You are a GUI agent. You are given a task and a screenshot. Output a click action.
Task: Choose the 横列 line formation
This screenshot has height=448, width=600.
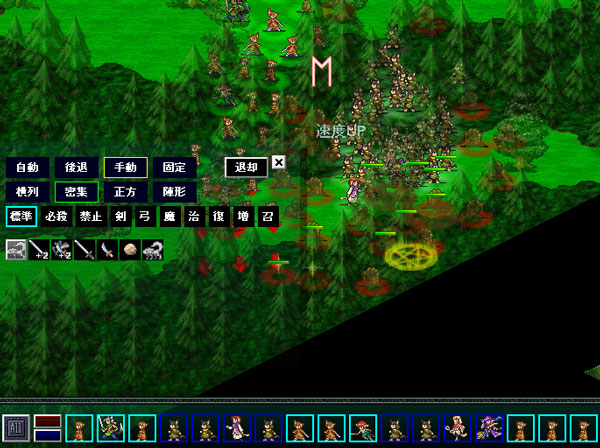point(27,191)
